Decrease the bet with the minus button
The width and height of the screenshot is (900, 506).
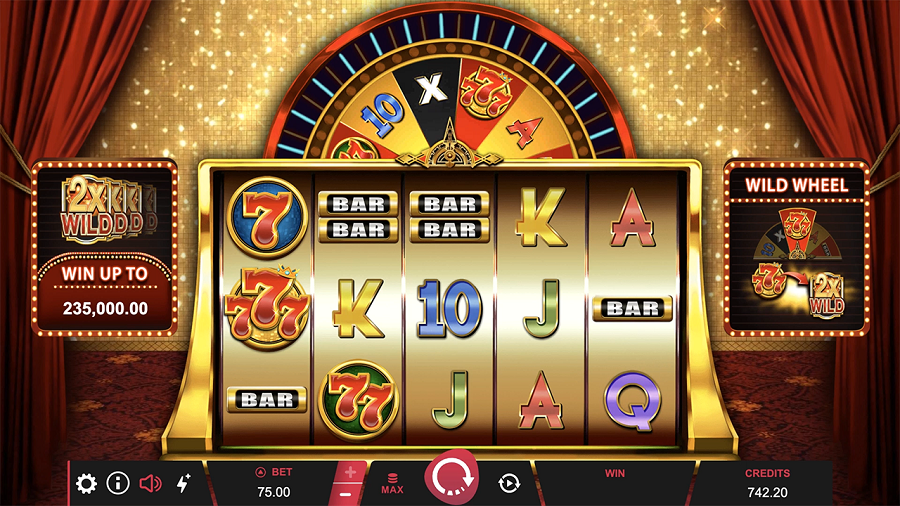pyautogui.click(x=346, y=494)
